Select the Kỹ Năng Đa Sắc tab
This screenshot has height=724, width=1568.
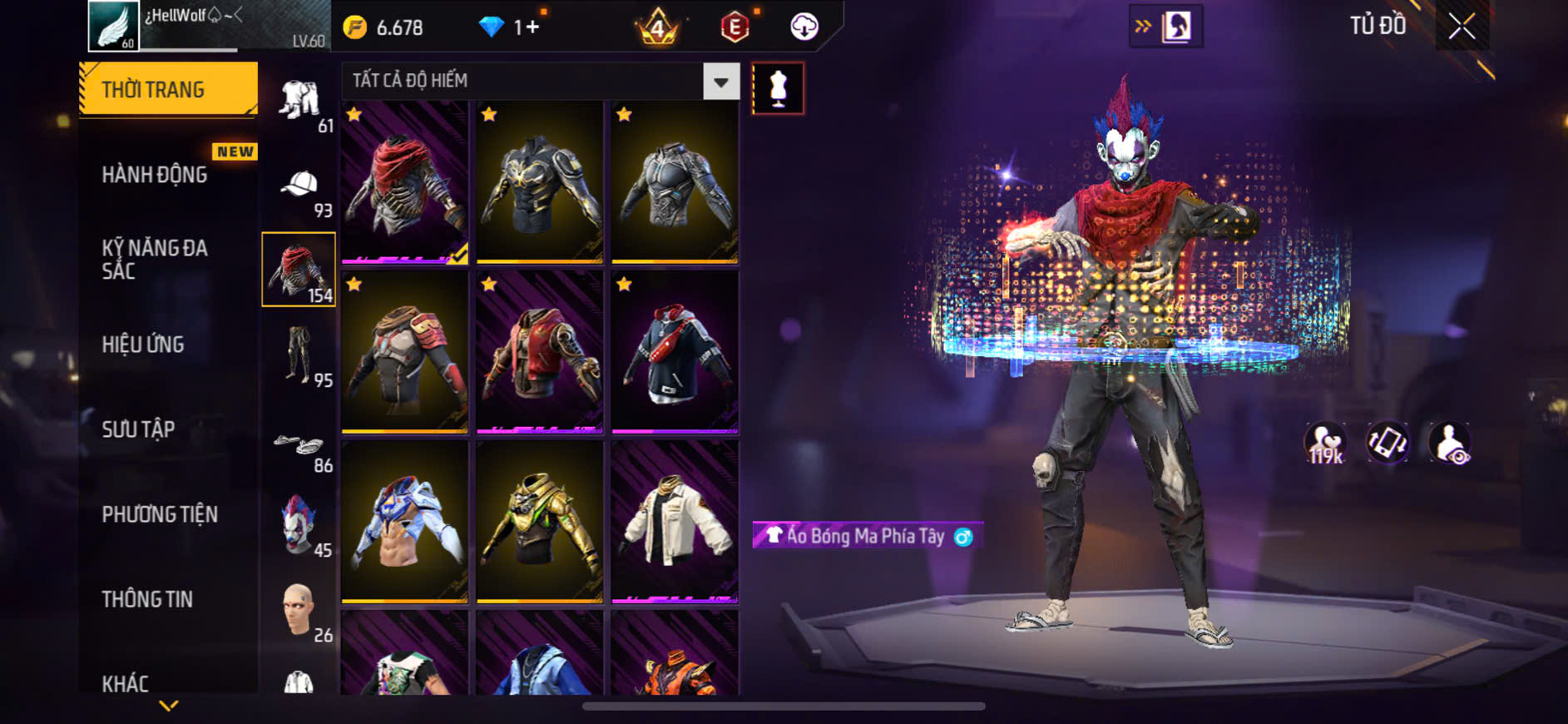155,259
